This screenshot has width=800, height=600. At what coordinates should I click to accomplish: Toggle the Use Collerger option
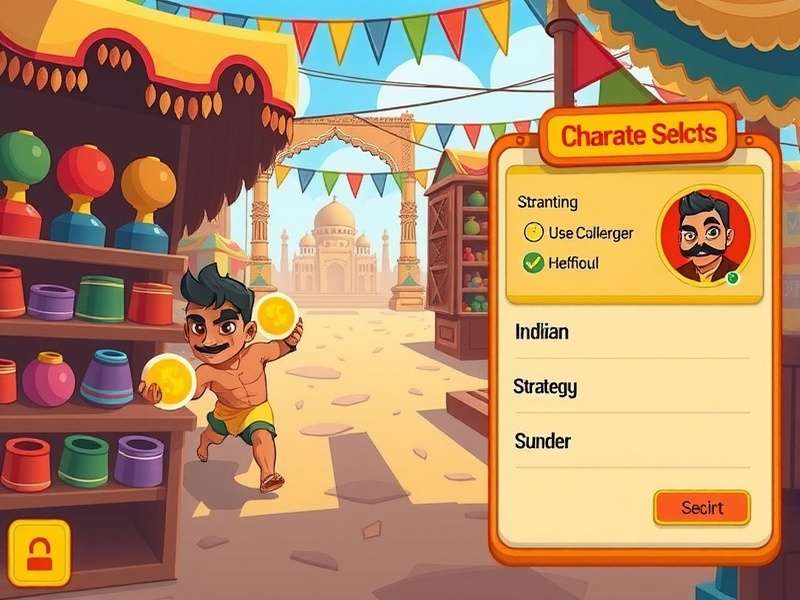click(534, 233)
